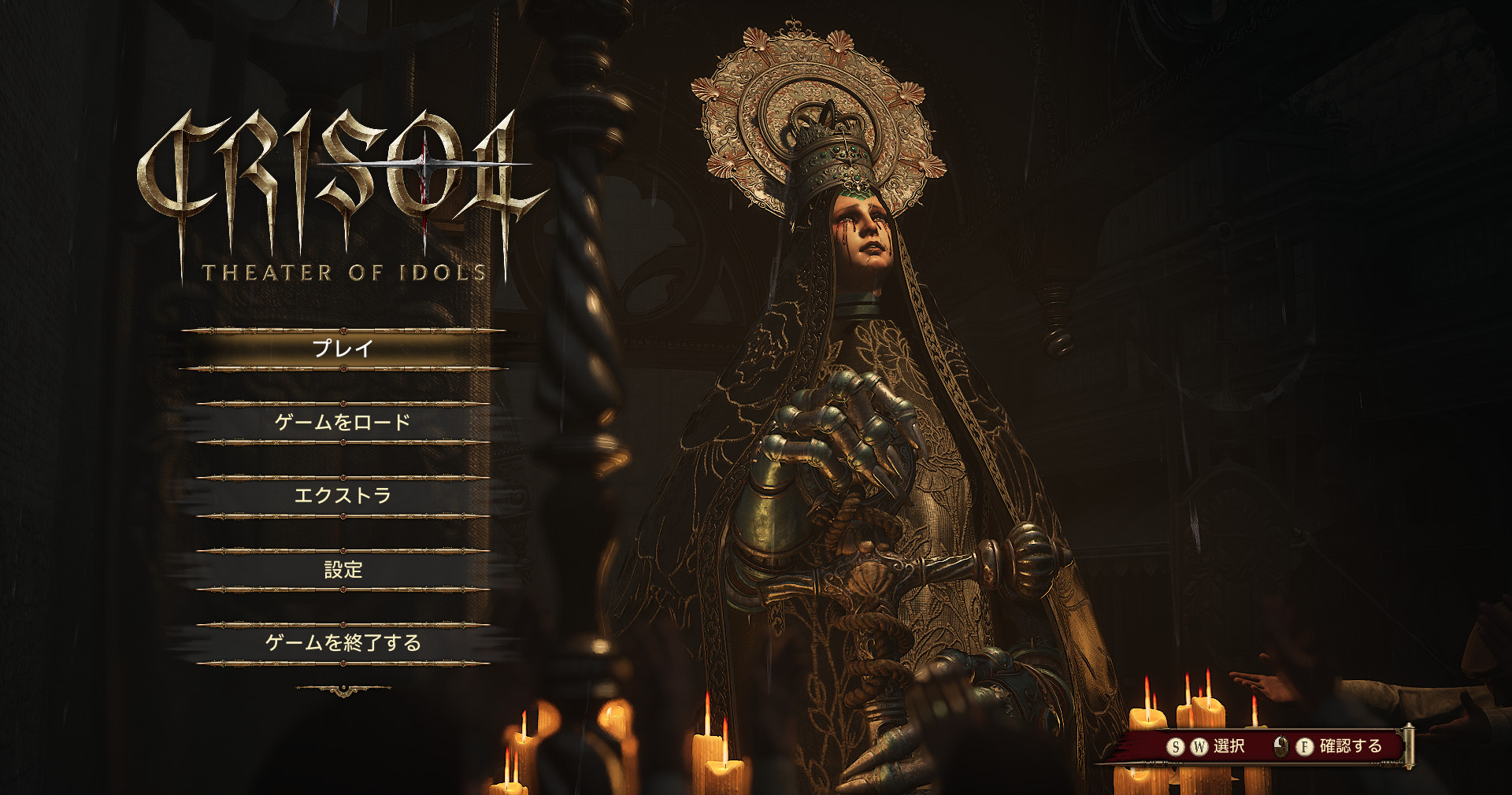
Task: Open the 設定 menu
Action: tap(343, 570)
